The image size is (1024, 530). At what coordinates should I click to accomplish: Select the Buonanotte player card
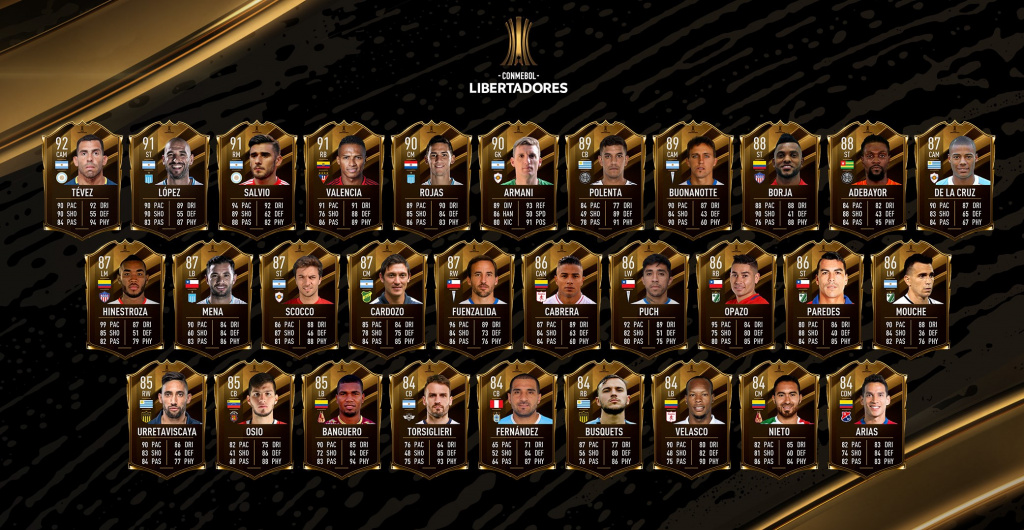tap(692, 178)
